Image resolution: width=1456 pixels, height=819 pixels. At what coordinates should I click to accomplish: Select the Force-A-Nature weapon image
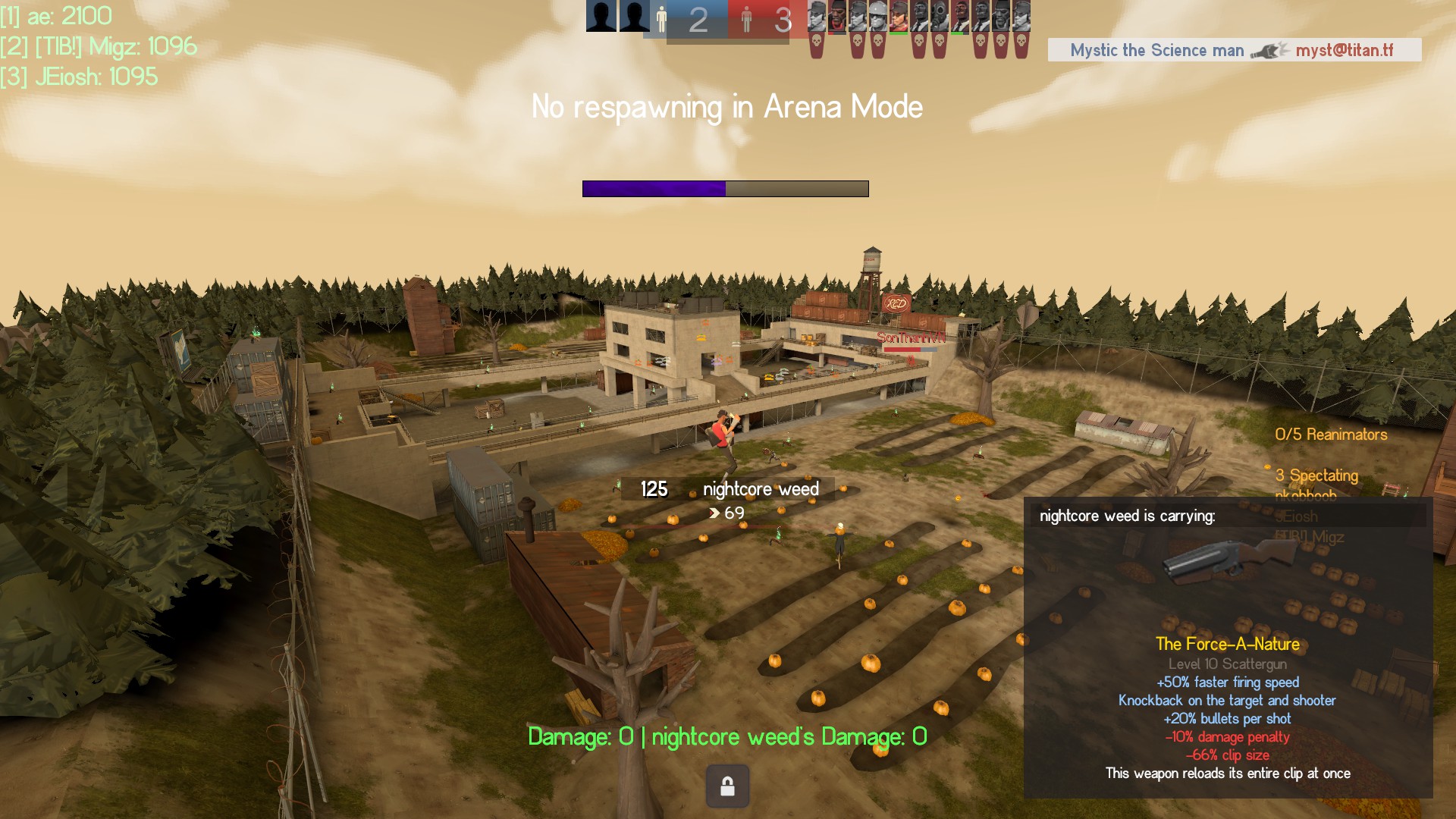(1227, 561)
